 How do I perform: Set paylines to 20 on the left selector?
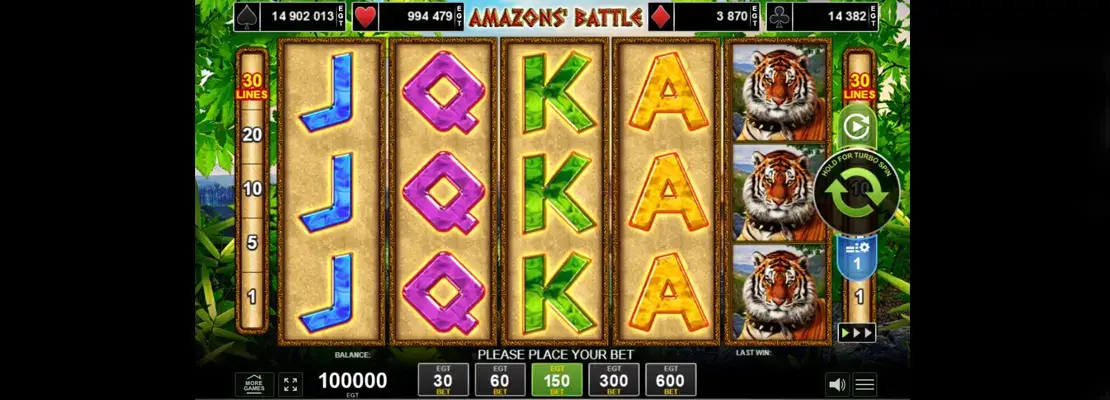point(252,135)
